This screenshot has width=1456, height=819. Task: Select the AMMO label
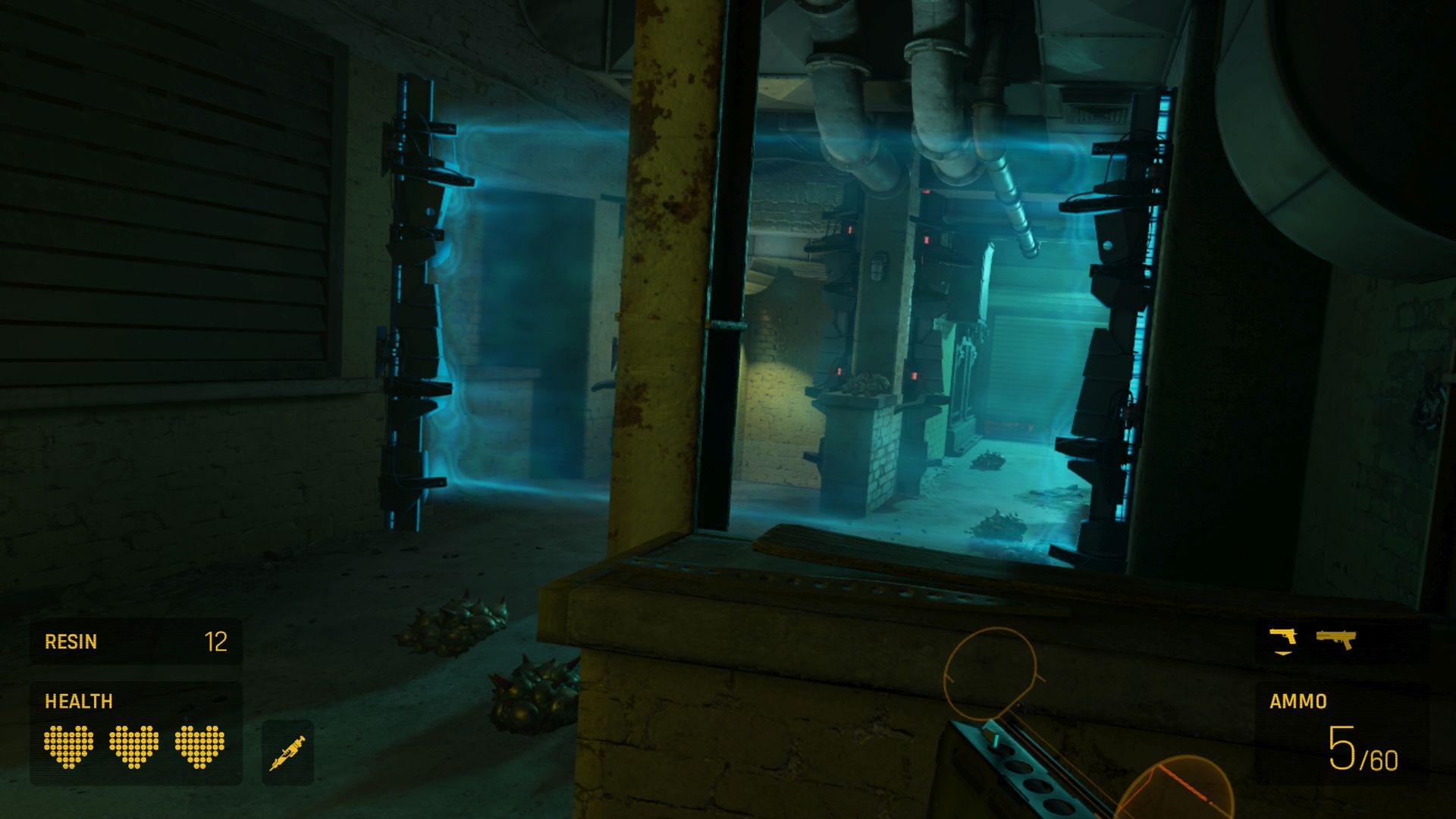point(1300,700)
